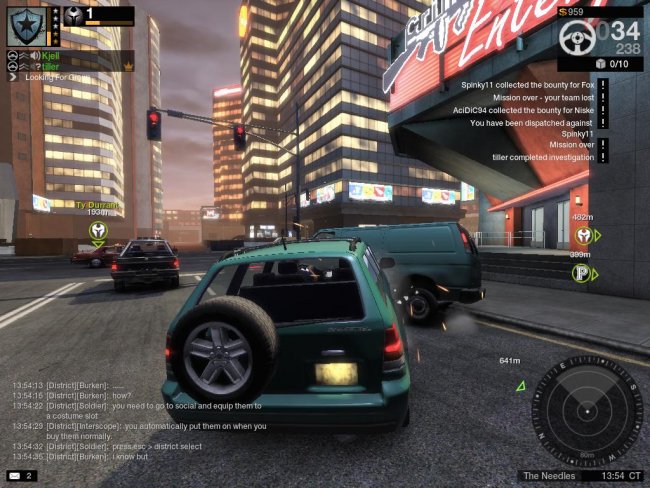The height and width of the screenshot is (488, 650).
Task: Select group member Kjell
Action: tap(51, 56)
